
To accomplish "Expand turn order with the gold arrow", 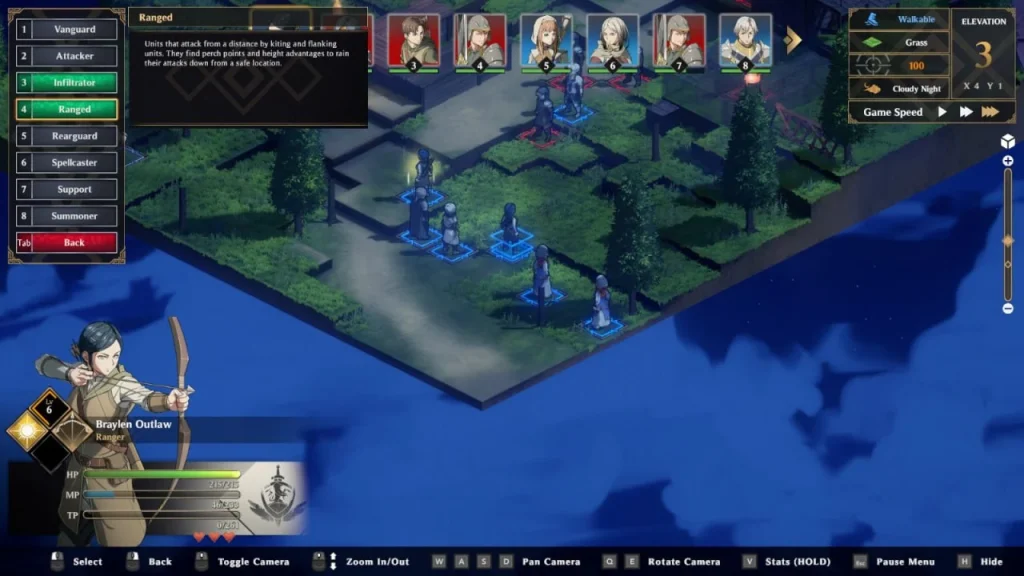I will coord(793,40).
